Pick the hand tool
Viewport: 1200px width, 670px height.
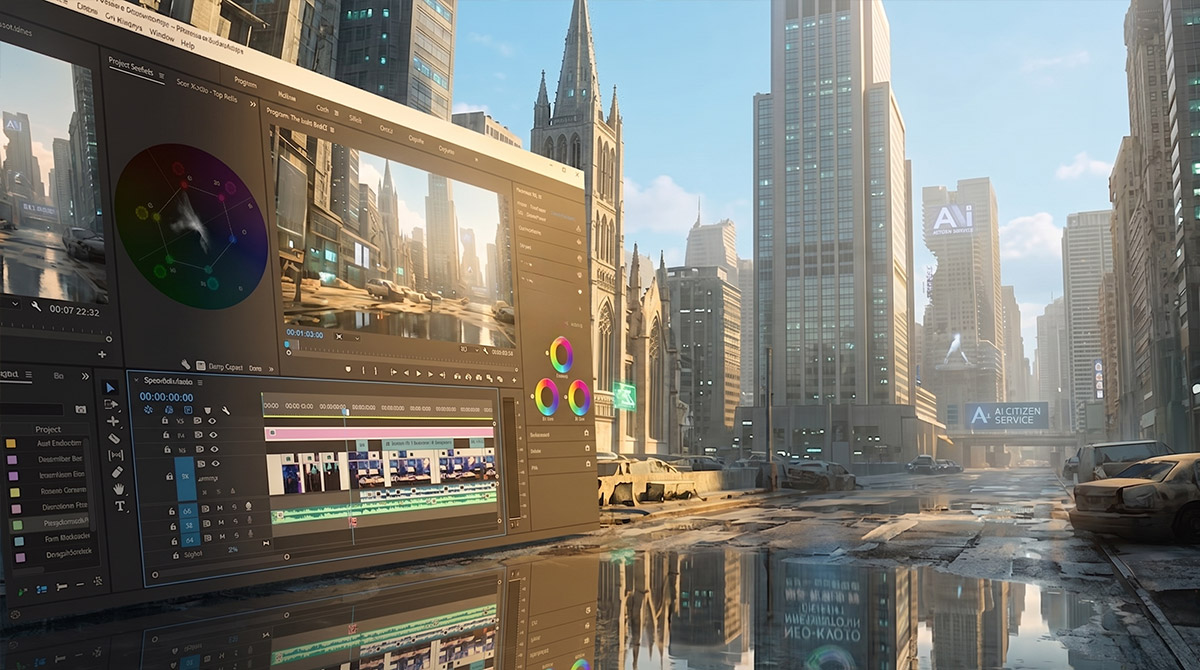119,488
